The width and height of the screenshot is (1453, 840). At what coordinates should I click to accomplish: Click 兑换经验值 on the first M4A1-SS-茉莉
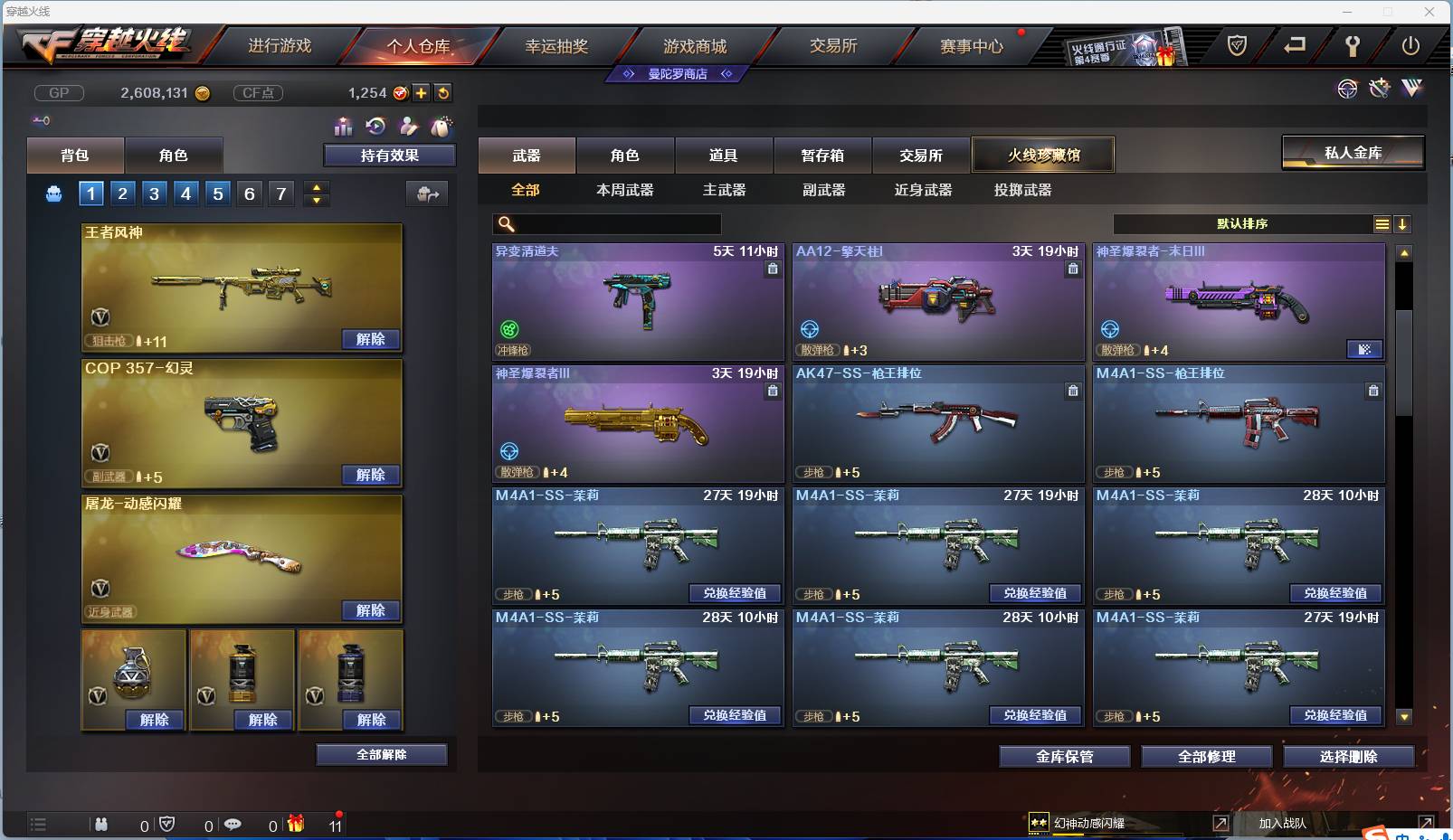tap(736, 593)
